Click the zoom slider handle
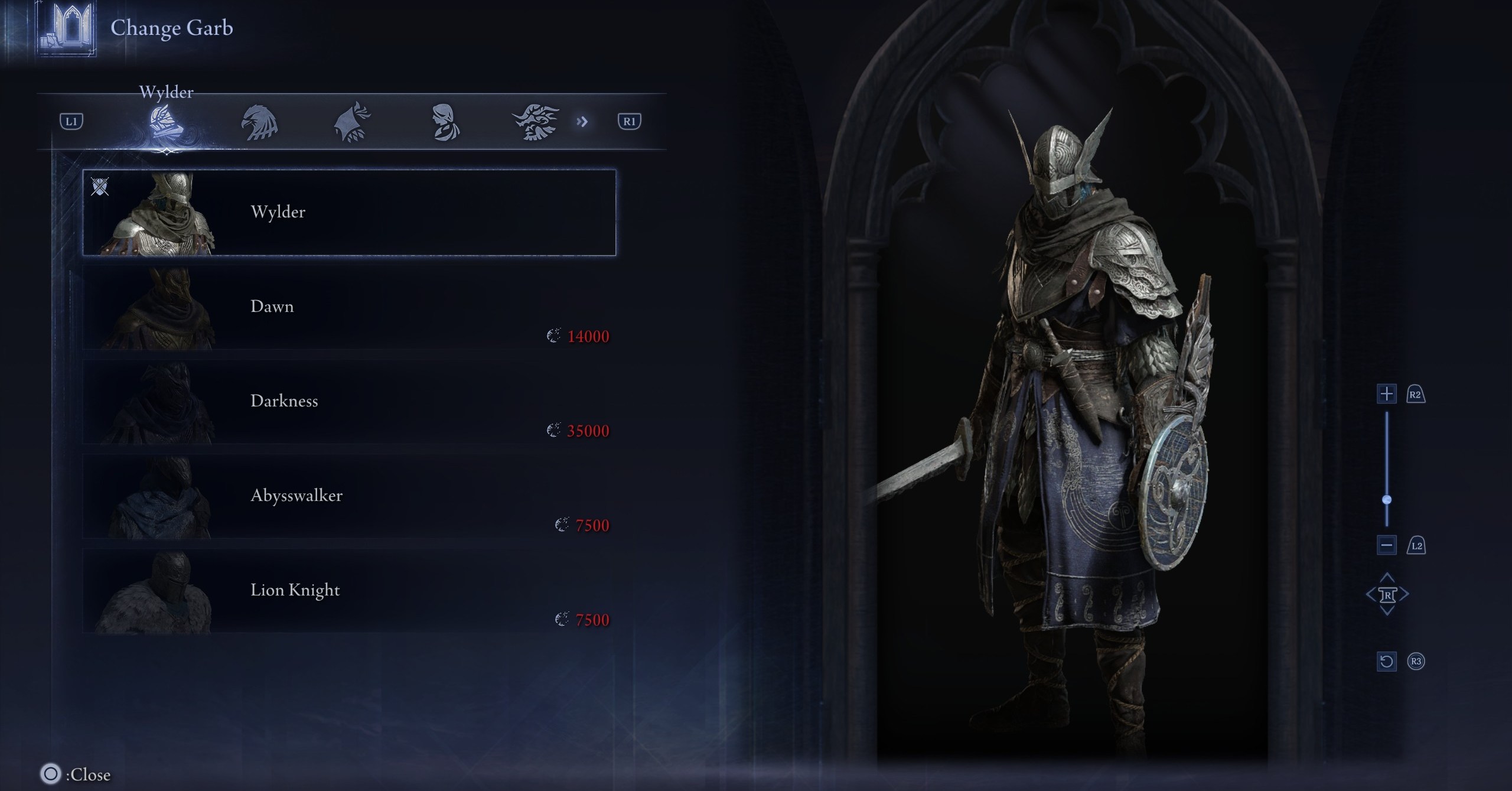Screen dimensions: 1512x791 click(x=1387, y=500)
